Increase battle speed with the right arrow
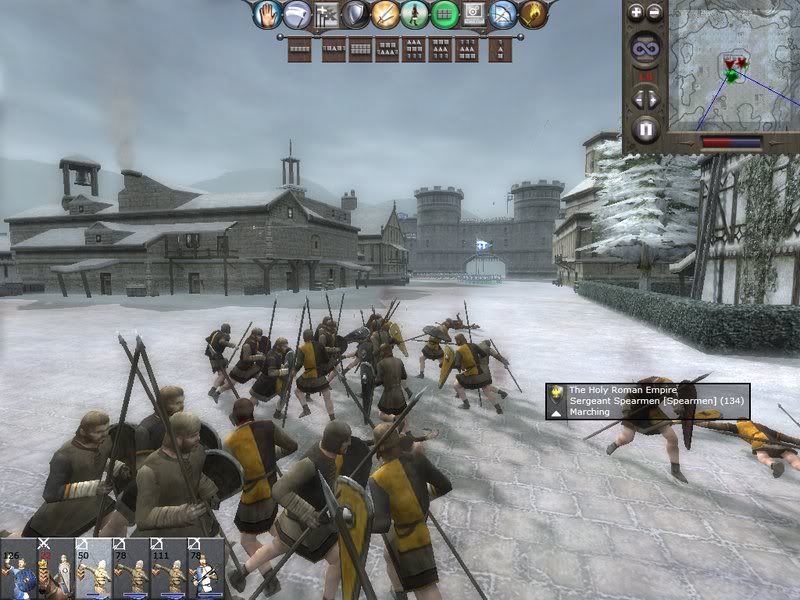Image resolution: width=800 pixels, height=600 pixels. point(655,99)
